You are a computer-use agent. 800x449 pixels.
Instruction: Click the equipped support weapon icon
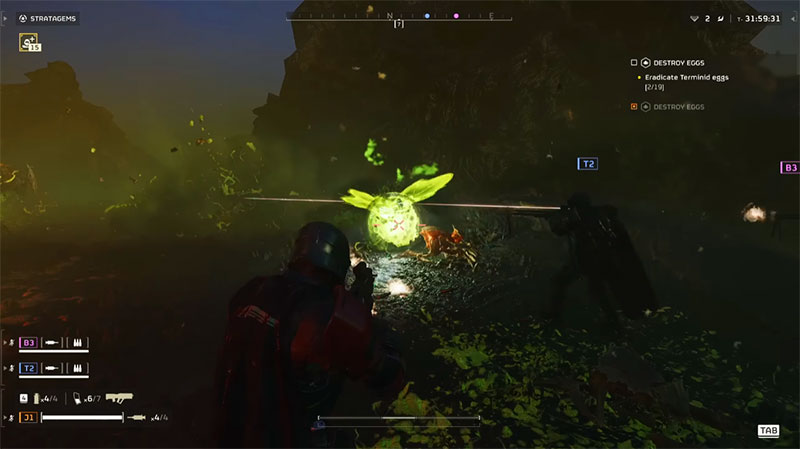(x=120, y=397)
